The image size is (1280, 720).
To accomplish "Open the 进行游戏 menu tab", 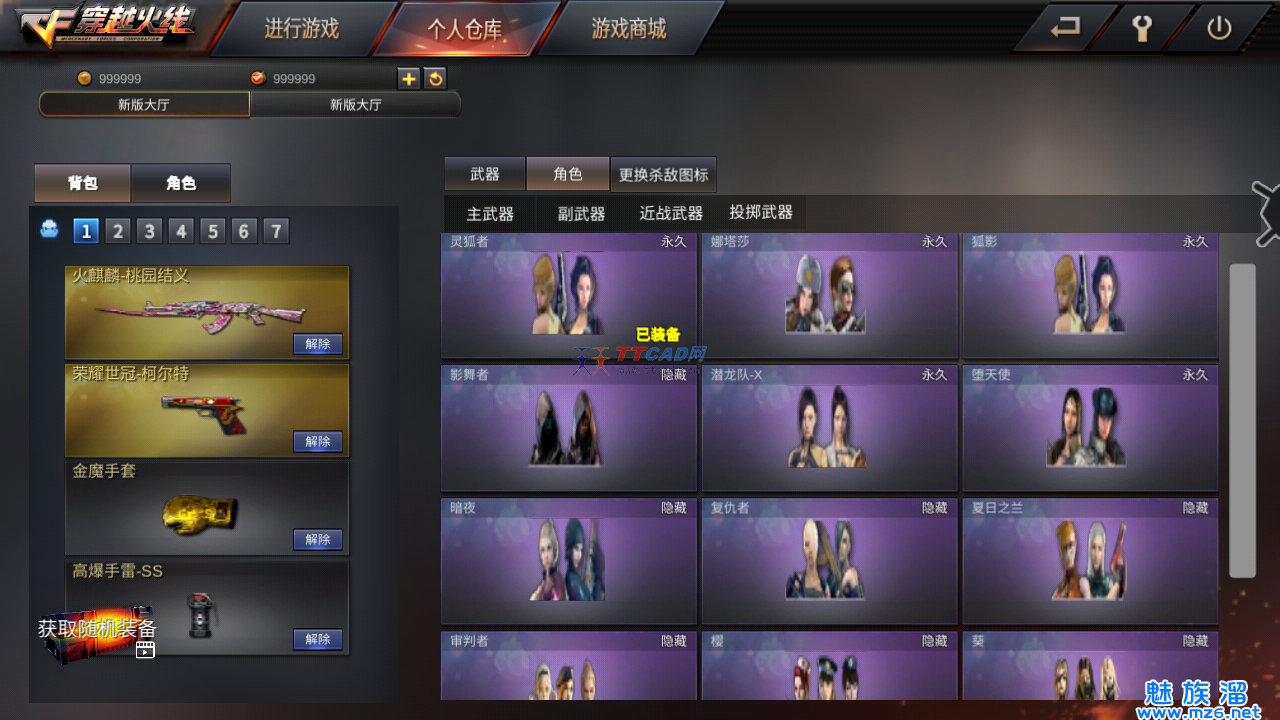I will 301,29.
